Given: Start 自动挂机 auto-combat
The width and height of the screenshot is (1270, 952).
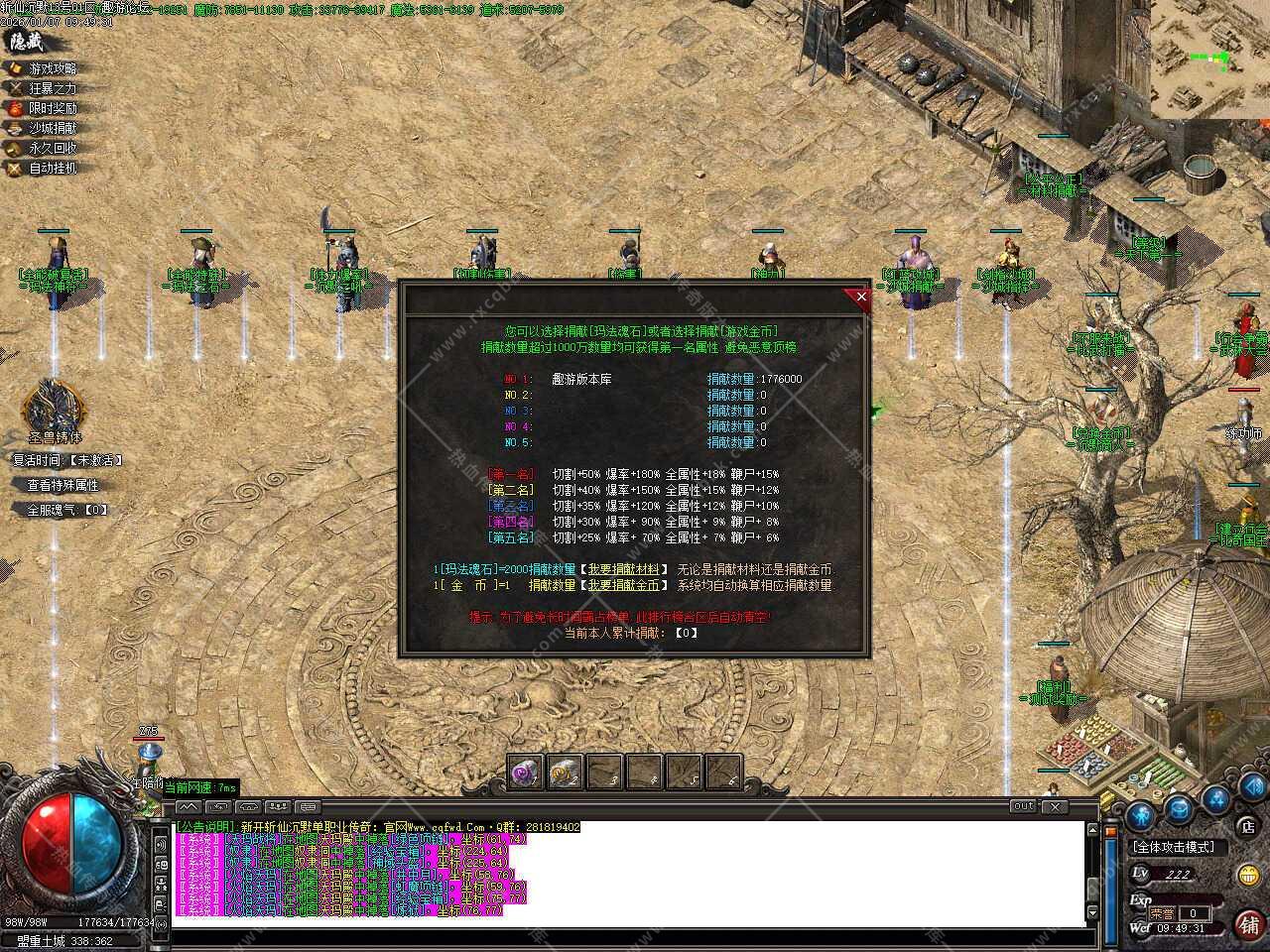Looking at the screenshot, I should point(52,168).
